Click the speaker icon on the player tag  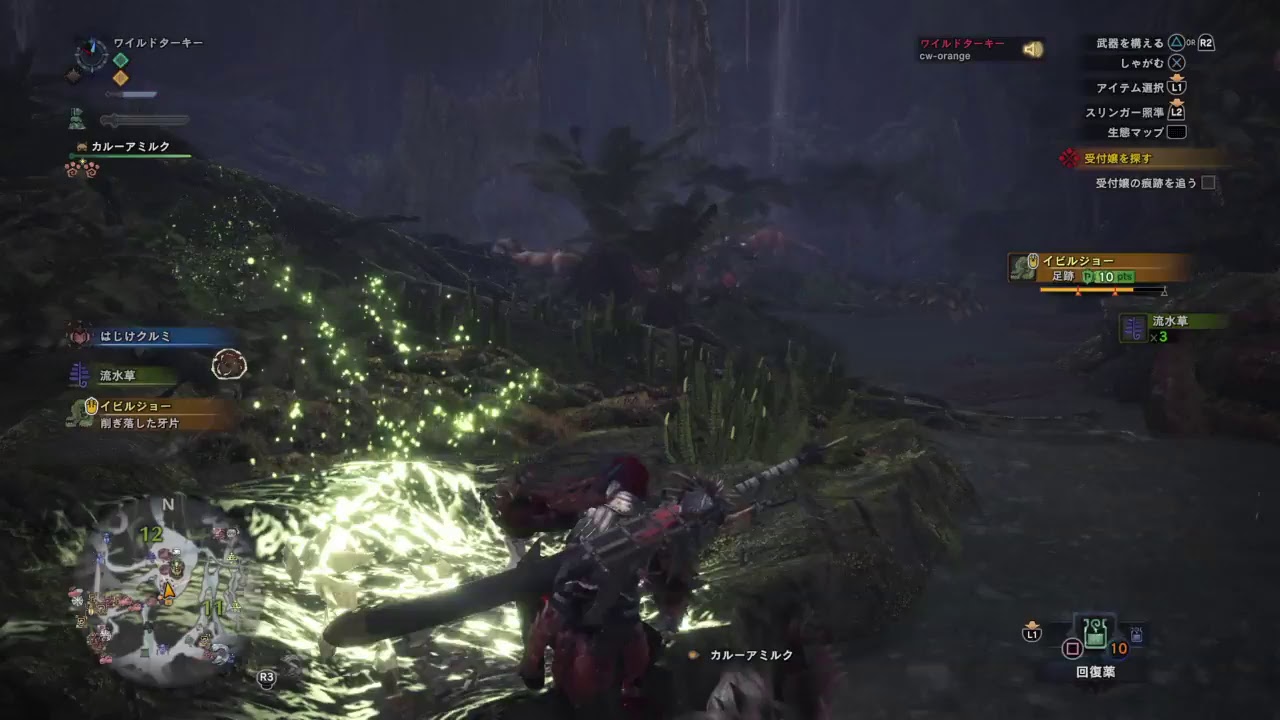pos(1030,49)
